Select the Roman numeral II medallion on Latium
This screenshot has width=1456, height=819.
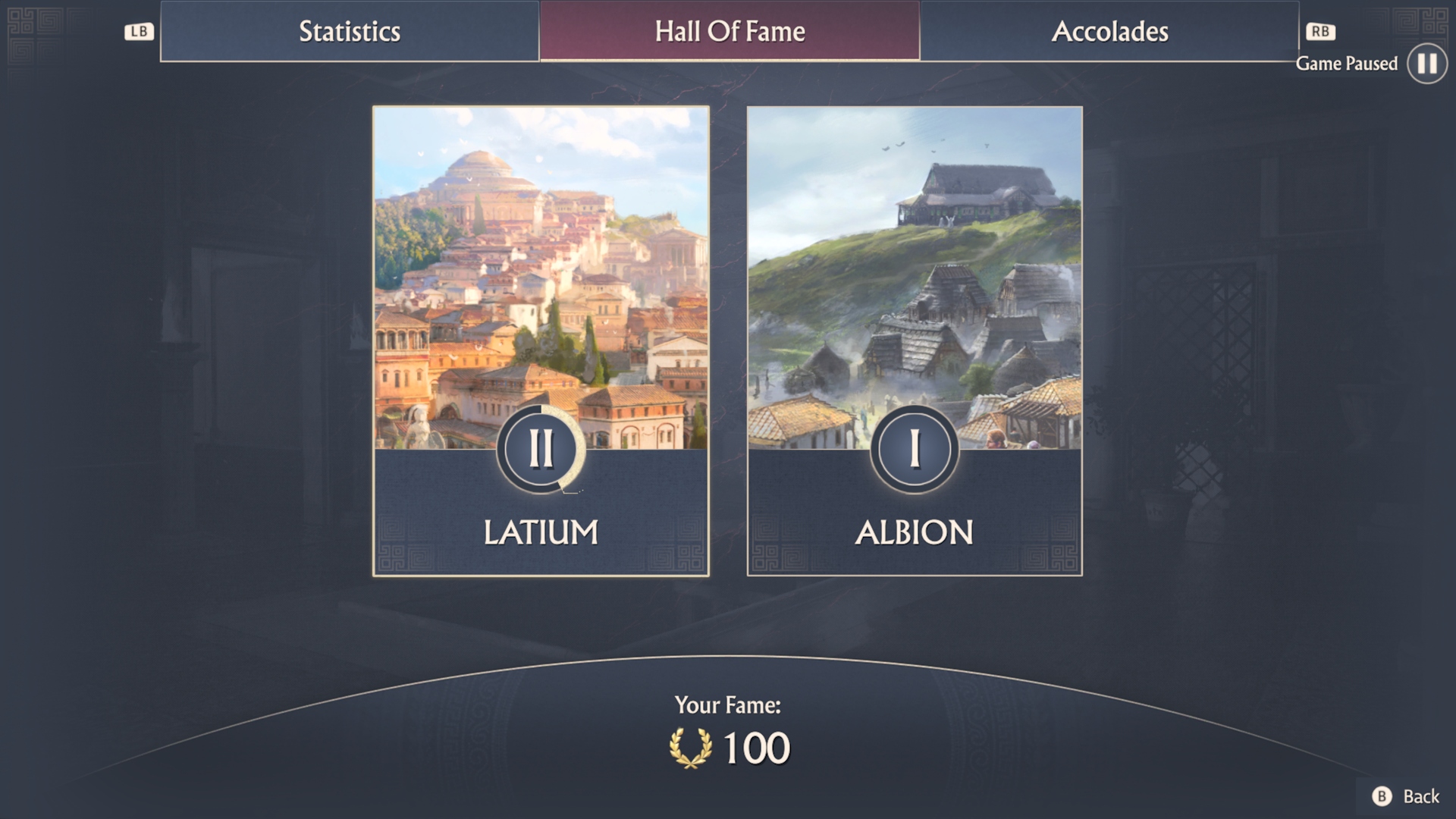[x=541, y=448]
